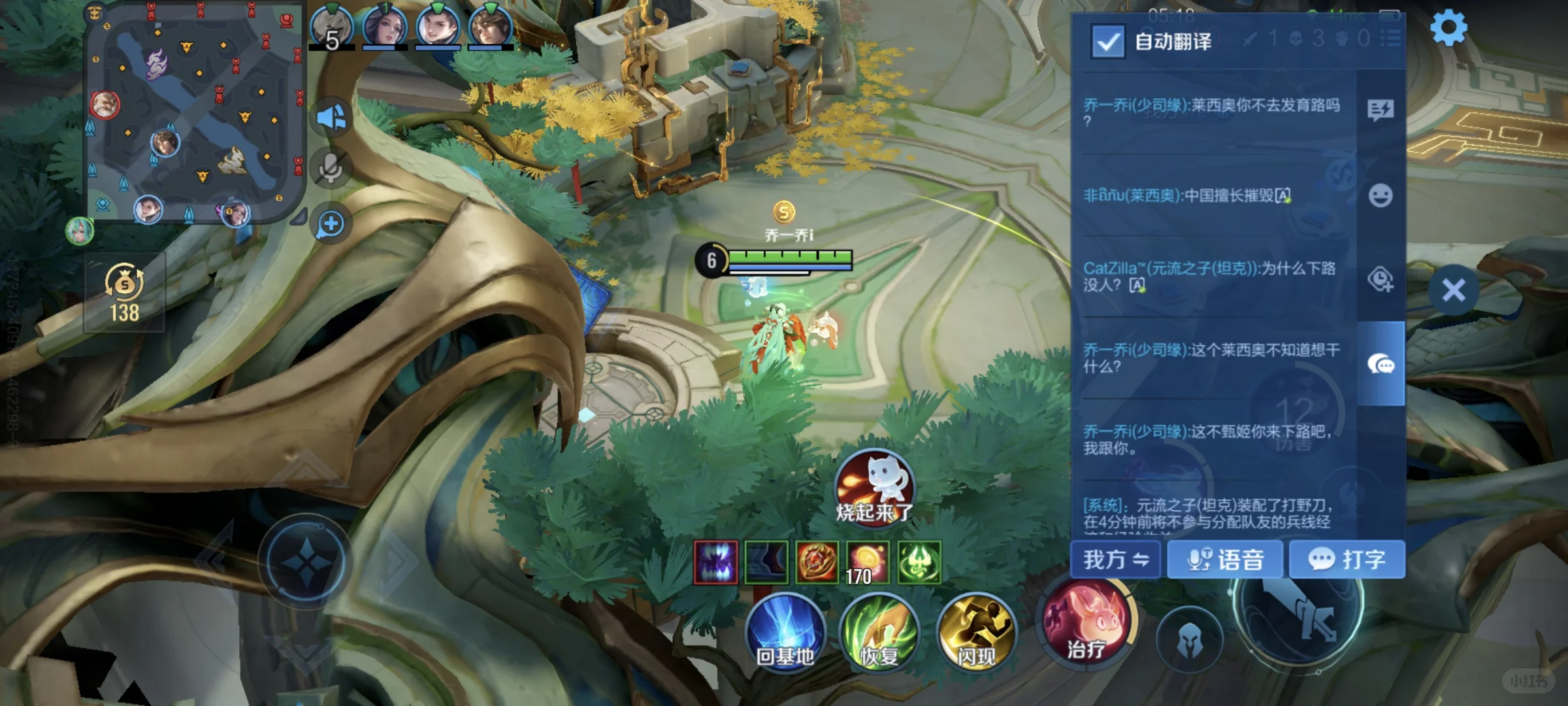Open the smiley emoji tab

click(1380, 195)
